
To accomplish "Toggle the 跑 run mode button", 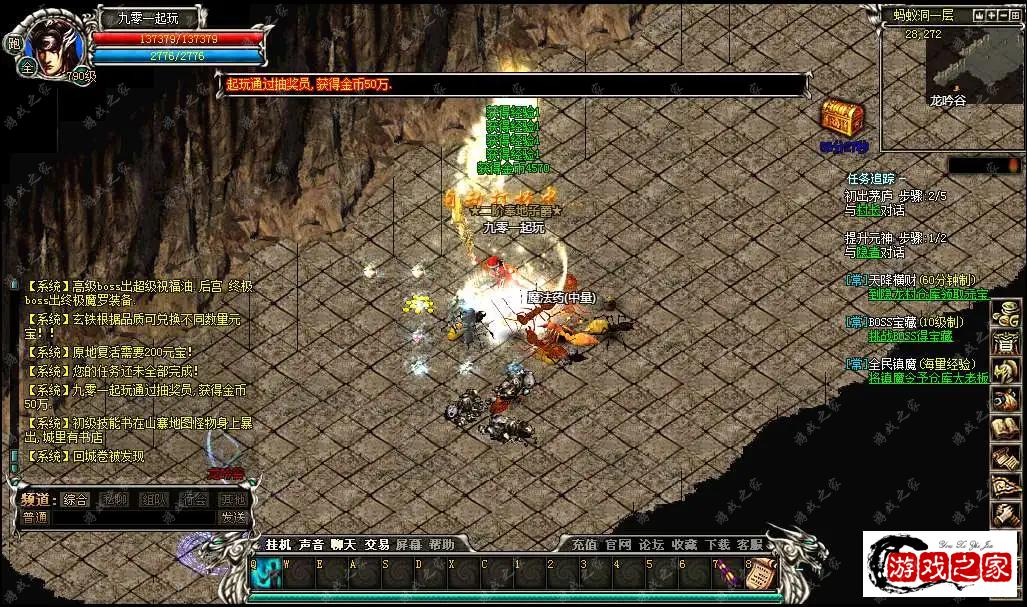I will pos(14,44).
